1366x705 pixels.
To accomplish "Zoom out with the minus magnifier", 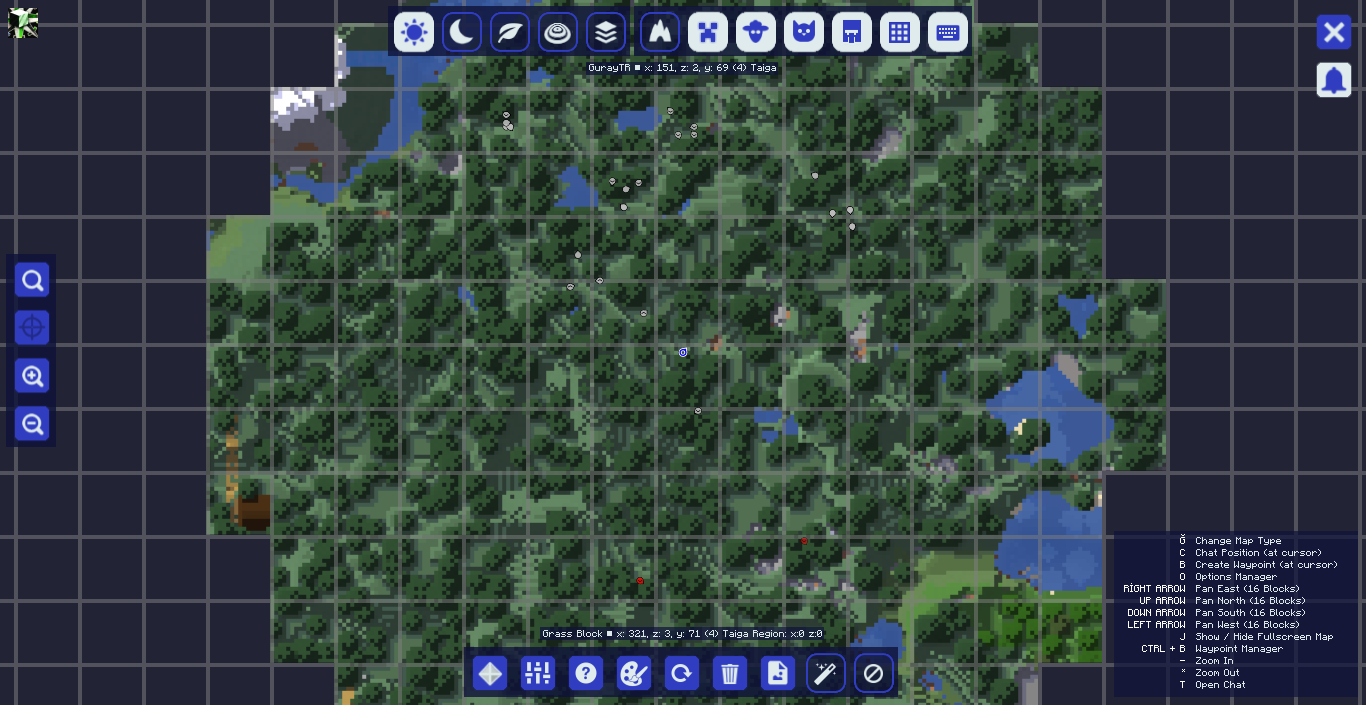I will click(x=32, y=424).
